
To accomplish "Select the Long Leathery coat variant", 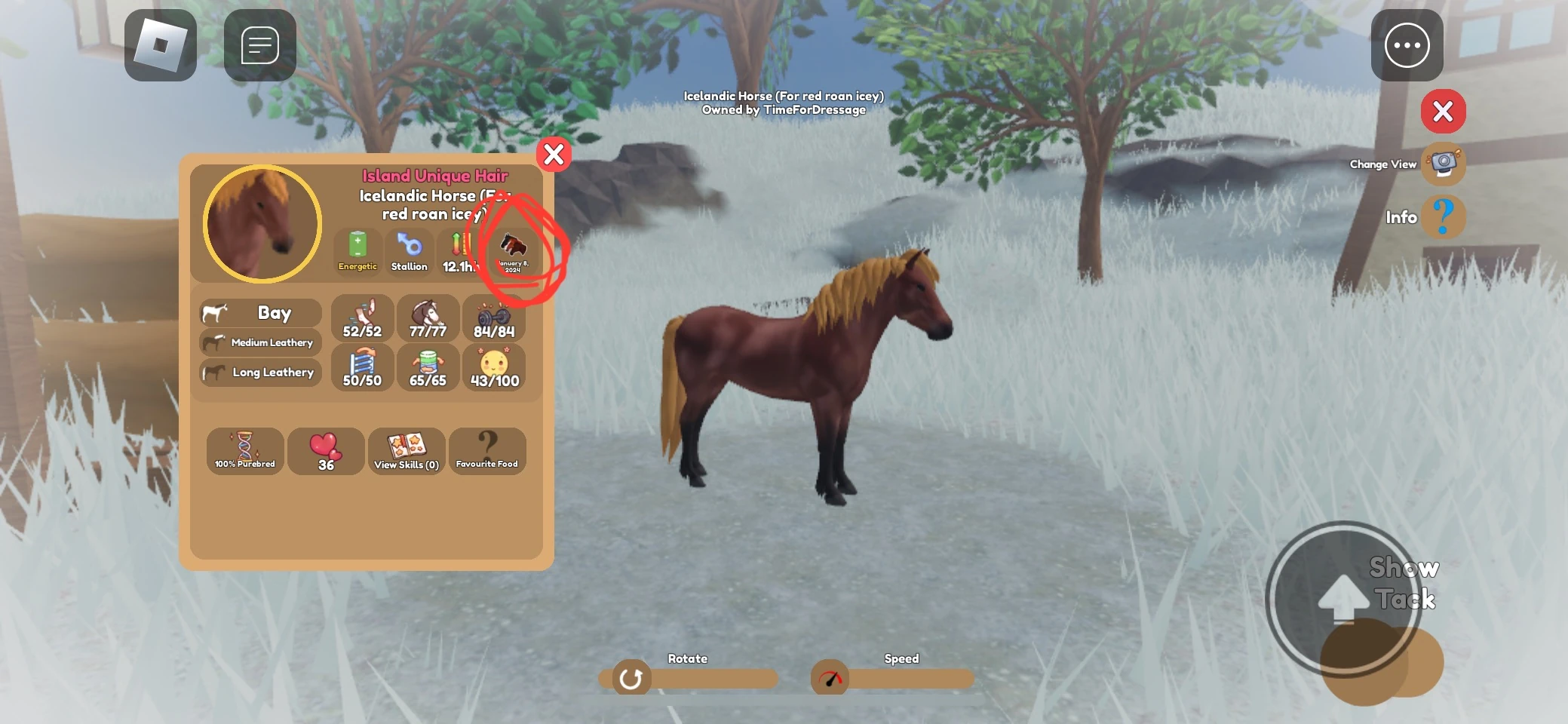I will point(259,372).
